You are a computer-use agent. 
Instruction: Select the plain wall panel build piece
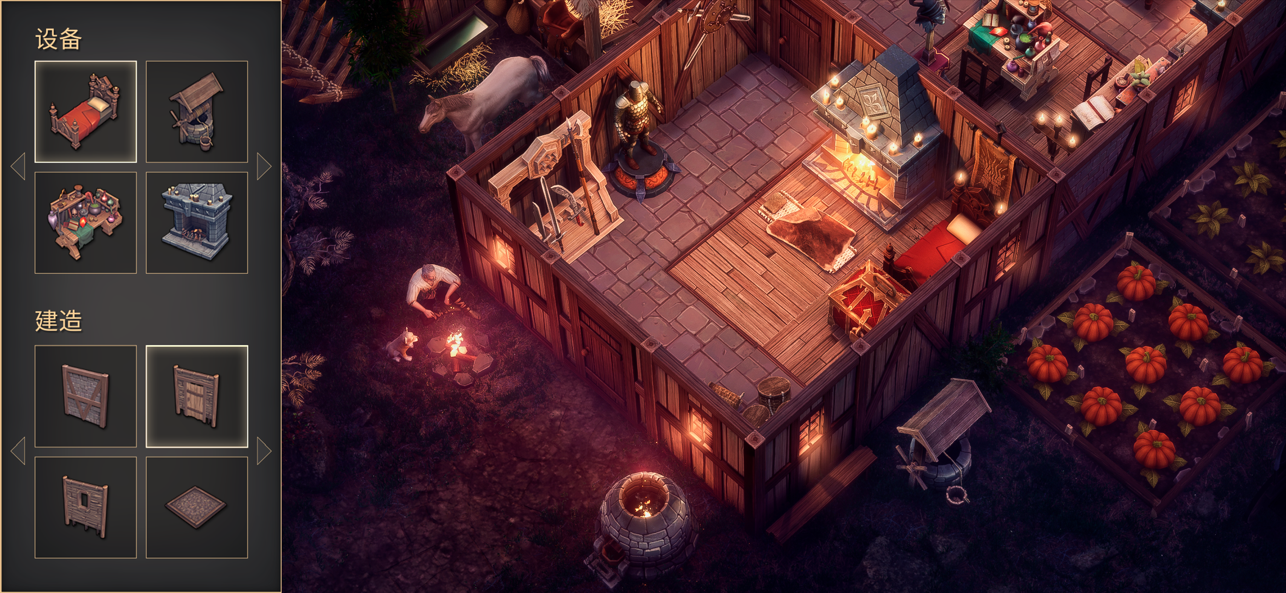tap(86, 396)
